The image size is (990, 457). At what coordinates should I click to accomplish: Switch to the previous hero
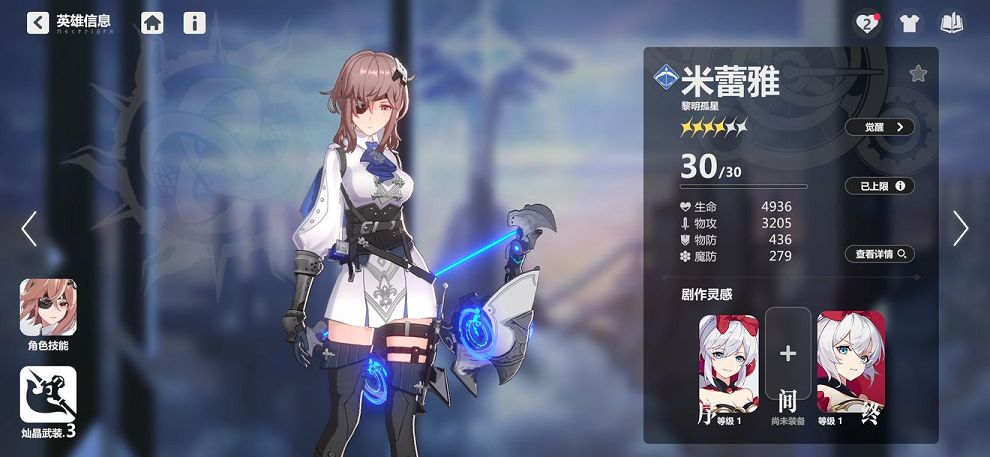coord(29,229)
